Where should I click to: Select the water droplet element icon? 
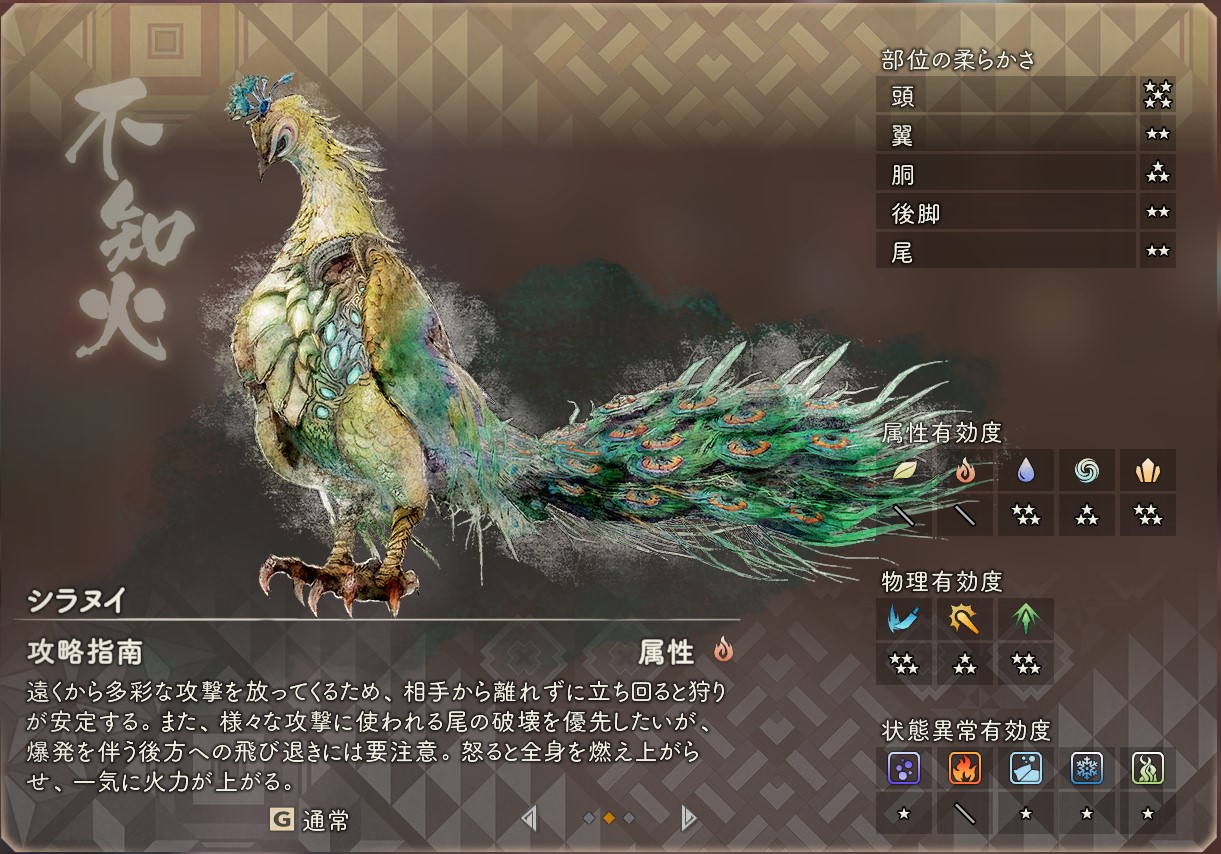coord(1026,470)
